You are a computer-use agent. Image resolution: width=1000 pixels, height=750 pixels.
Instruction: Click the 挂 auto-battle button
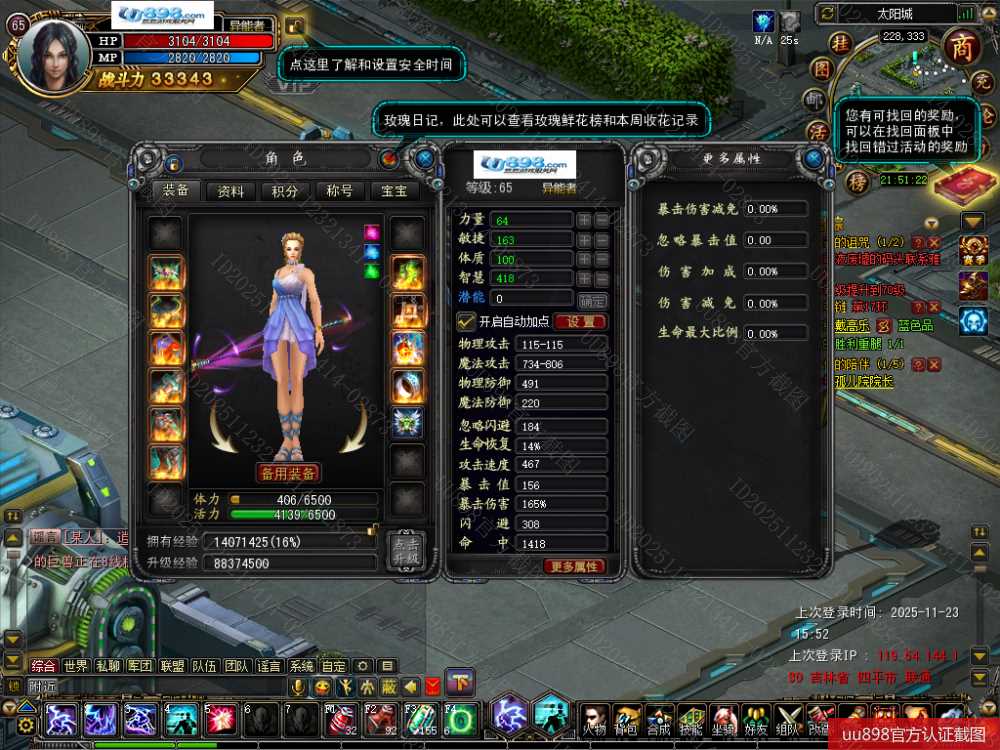click(842, 43)
